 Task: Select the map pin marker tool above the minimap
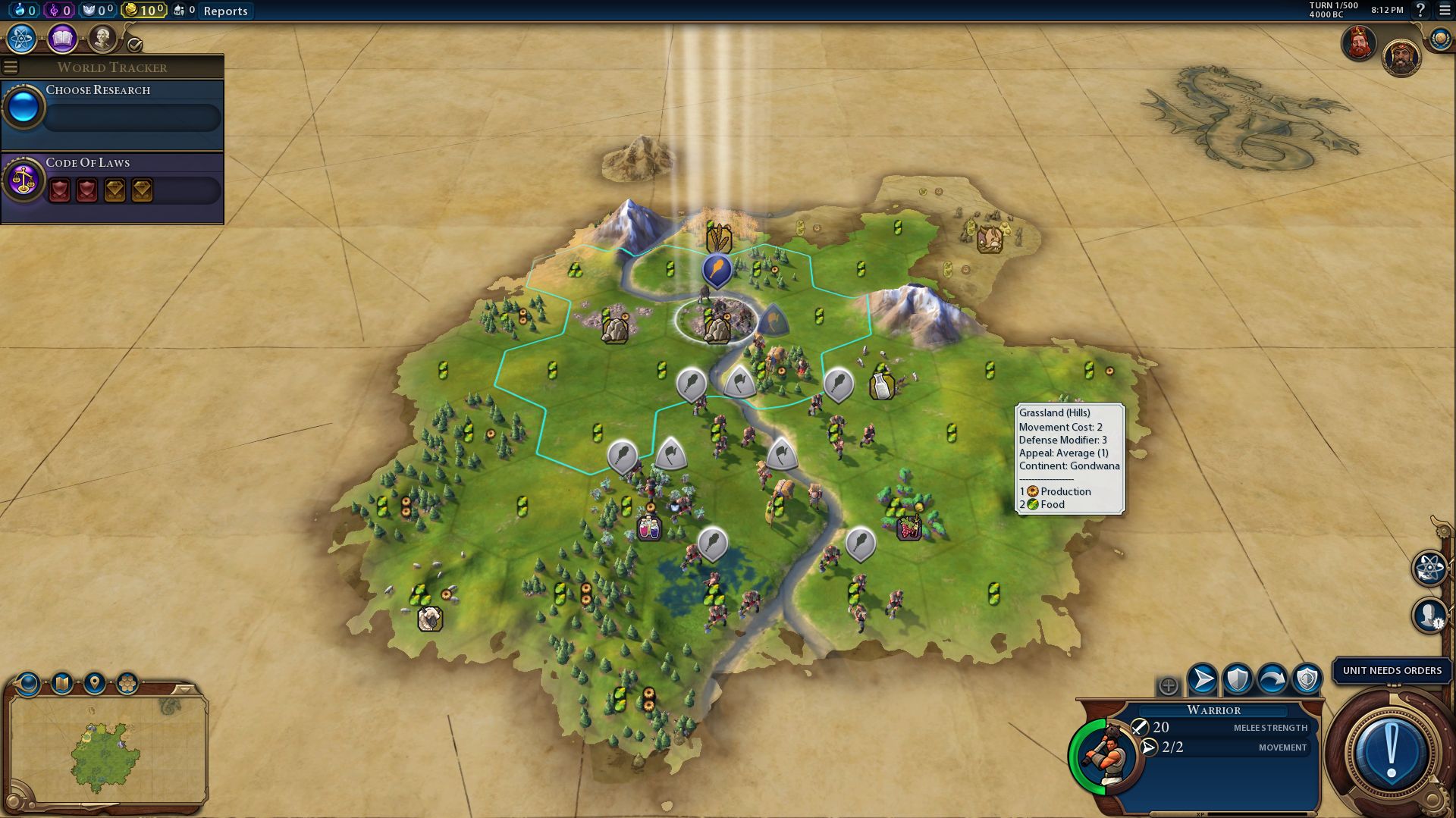pos(95,682)
